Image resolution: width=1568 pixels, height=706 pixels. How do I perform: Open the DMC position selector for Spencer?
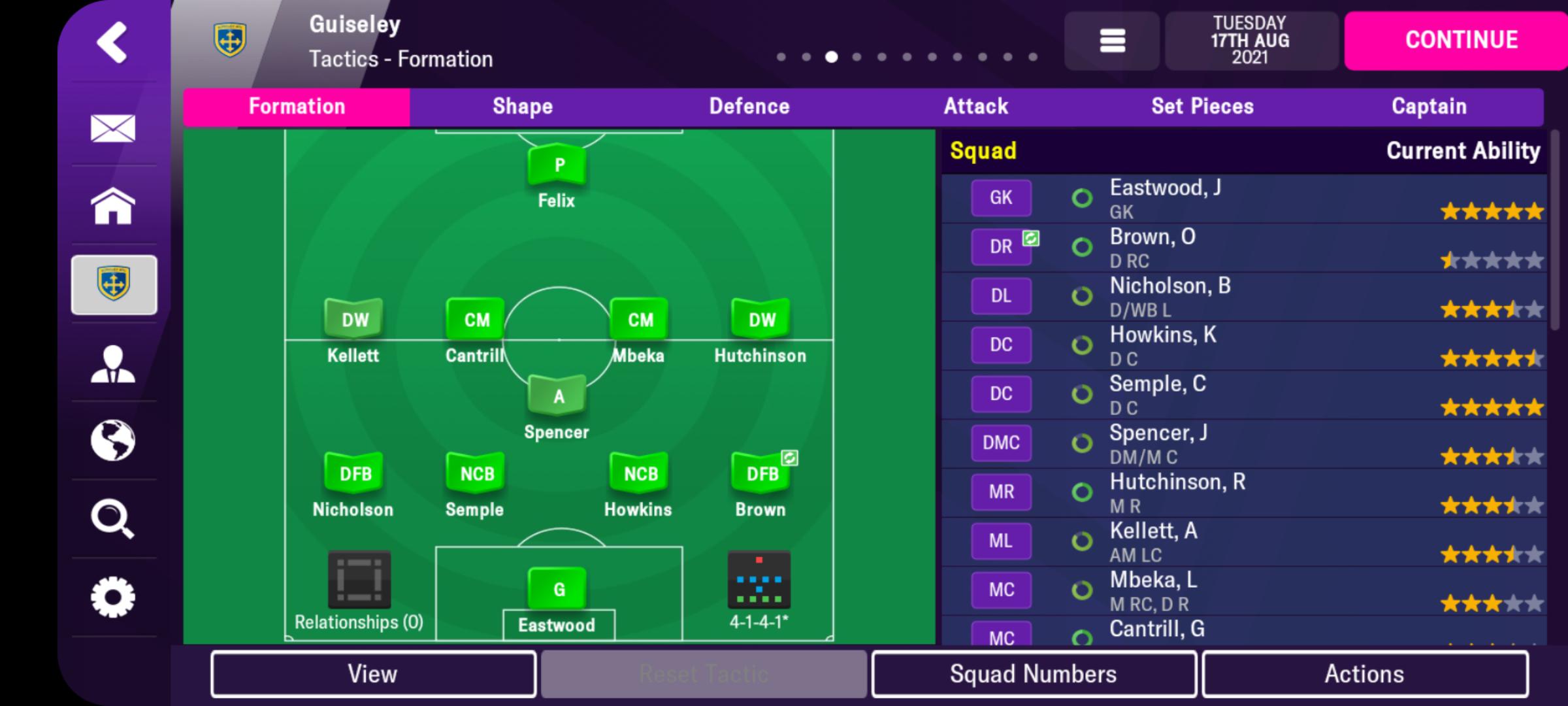(1001, 443)
